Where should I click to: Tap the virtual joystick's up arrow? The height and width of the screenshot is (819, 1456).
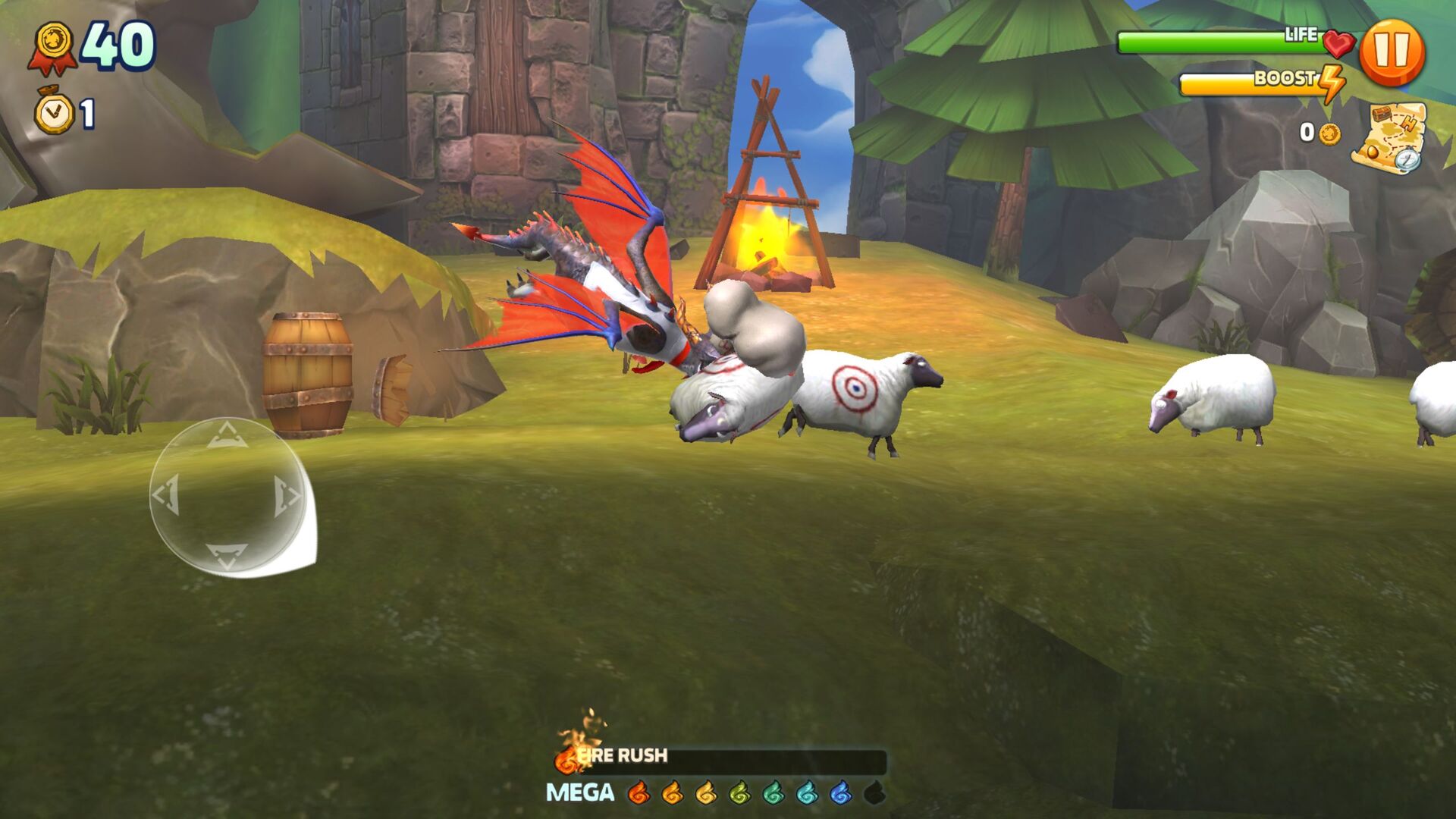click(226, 436)
